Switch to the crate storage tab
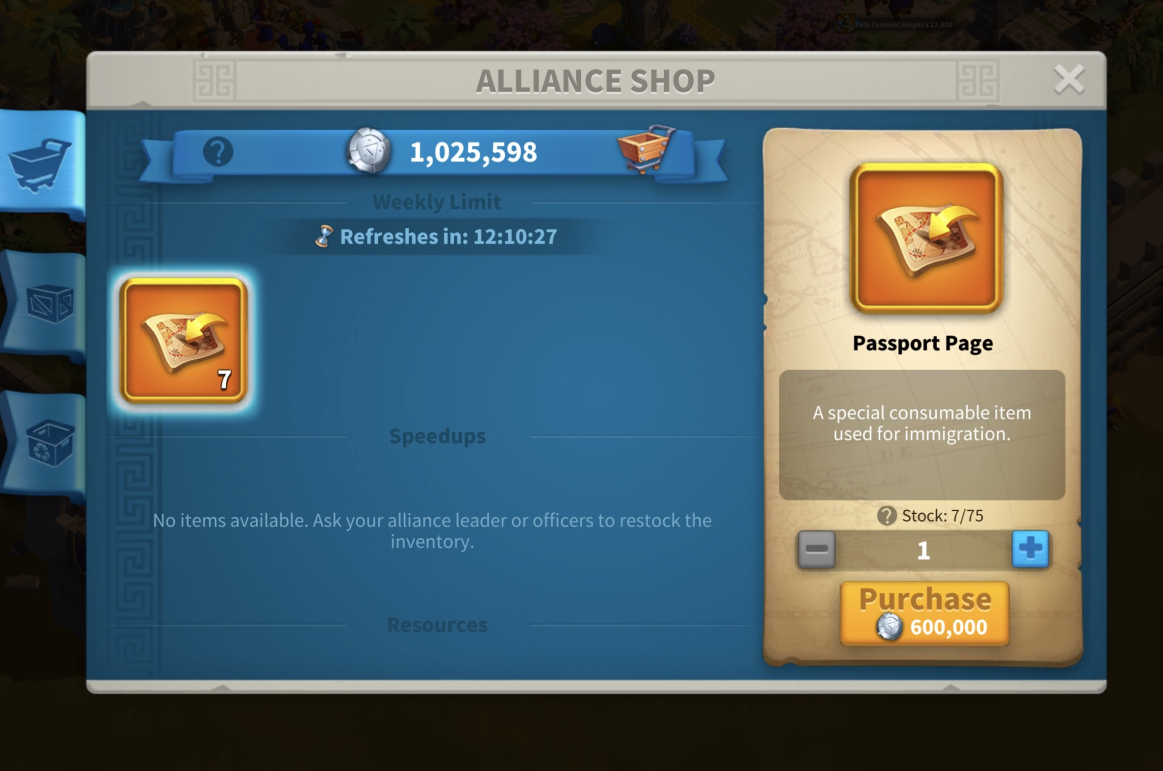Screen dimensions: 1163x771 [45, 304]
